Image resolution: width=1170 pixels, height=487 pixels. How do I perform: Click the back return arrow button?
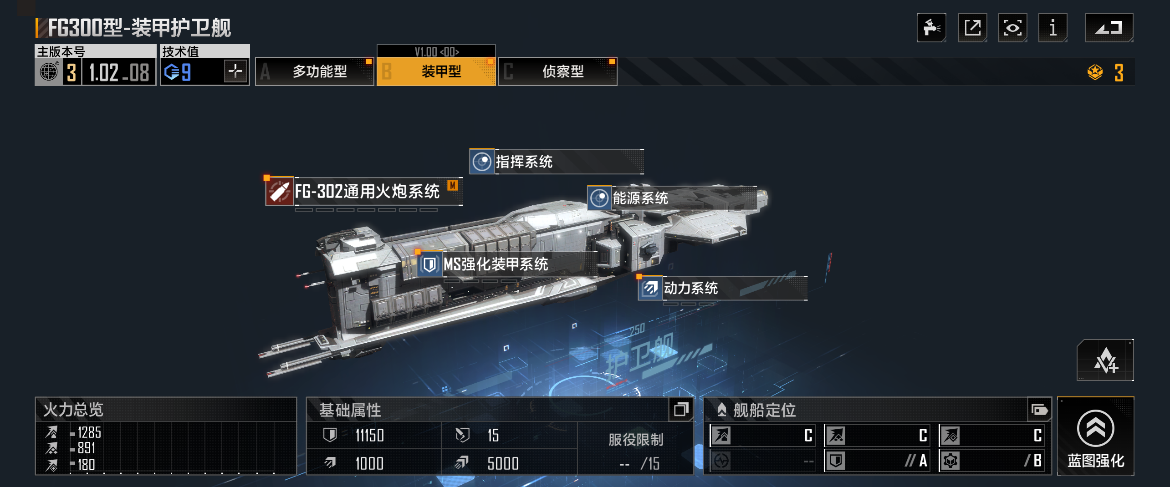tap(1109, 28)
